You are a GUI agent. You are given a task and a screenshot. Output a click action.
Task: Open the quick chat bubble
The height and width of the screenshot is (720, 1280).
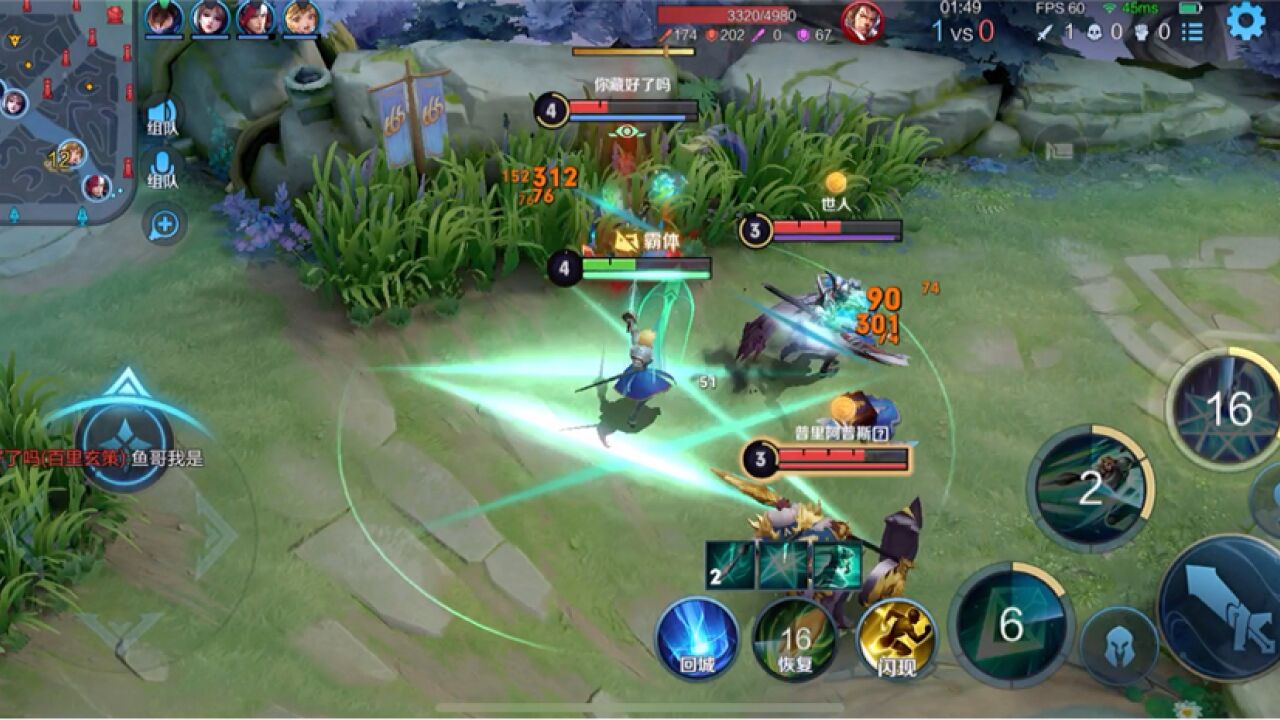[x=164, y=224]
